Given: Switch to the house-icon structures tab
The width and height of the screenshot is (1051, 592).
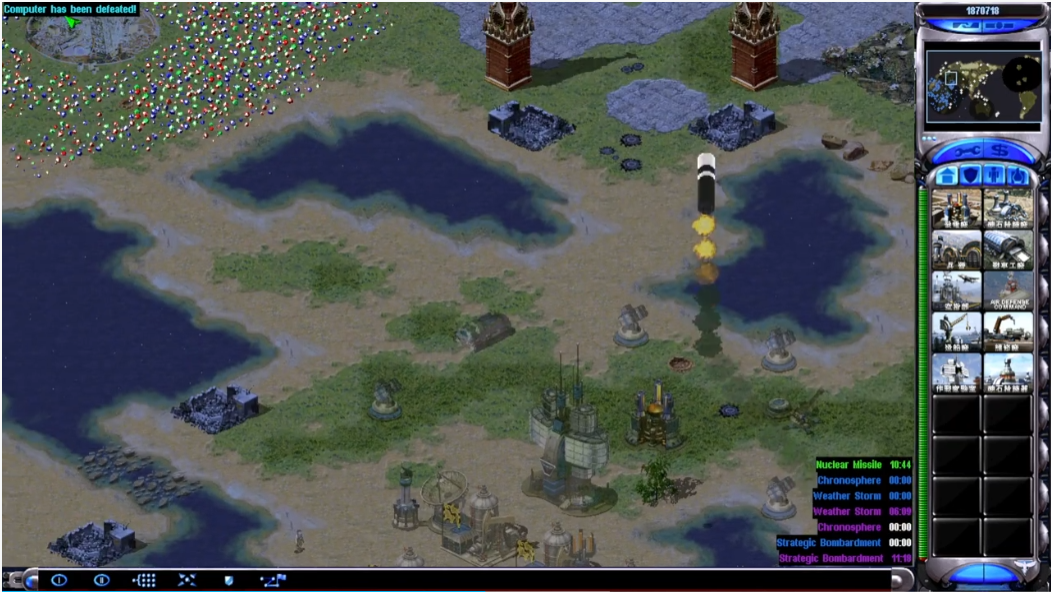Looking at the screenshot, I should 946,176.
